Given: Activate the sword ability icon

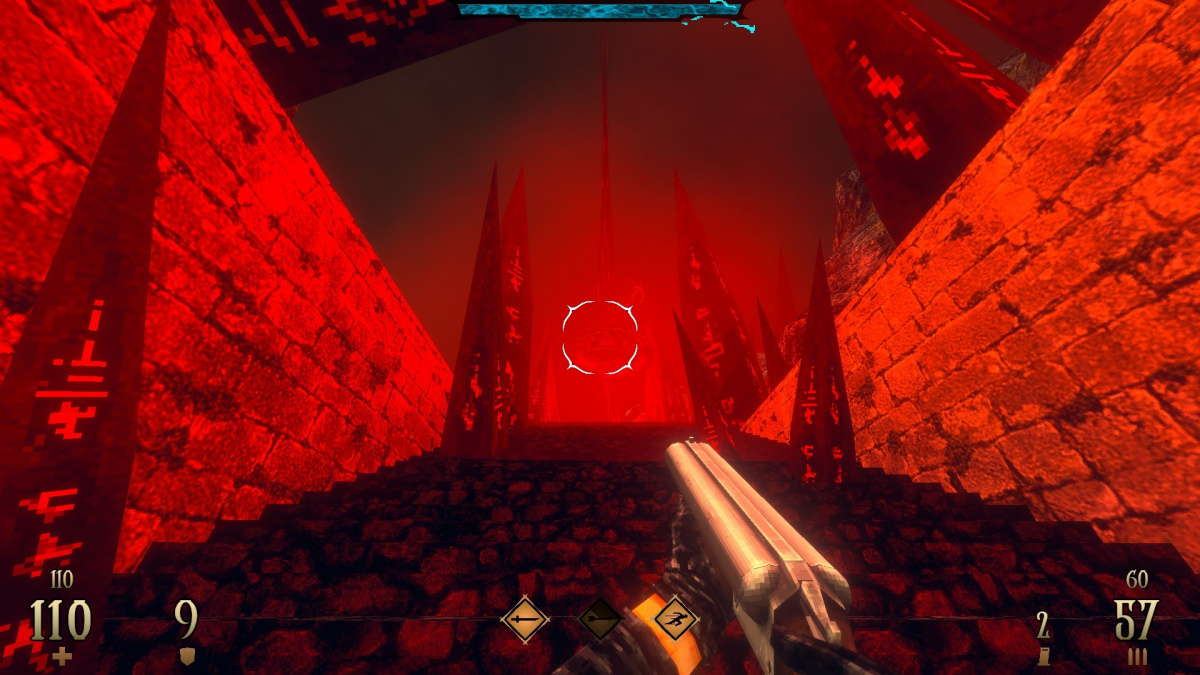Looking at the screenshot, I should click(x=525, y=620).
